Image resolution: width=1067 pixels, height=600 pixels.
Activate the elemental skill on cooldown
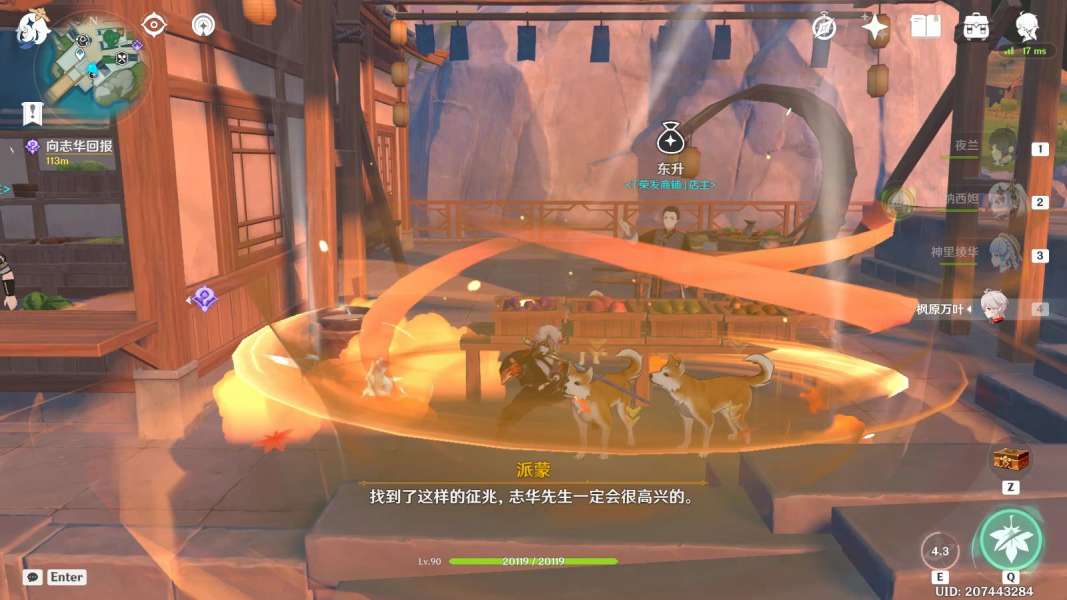click(x=940, y=551)
